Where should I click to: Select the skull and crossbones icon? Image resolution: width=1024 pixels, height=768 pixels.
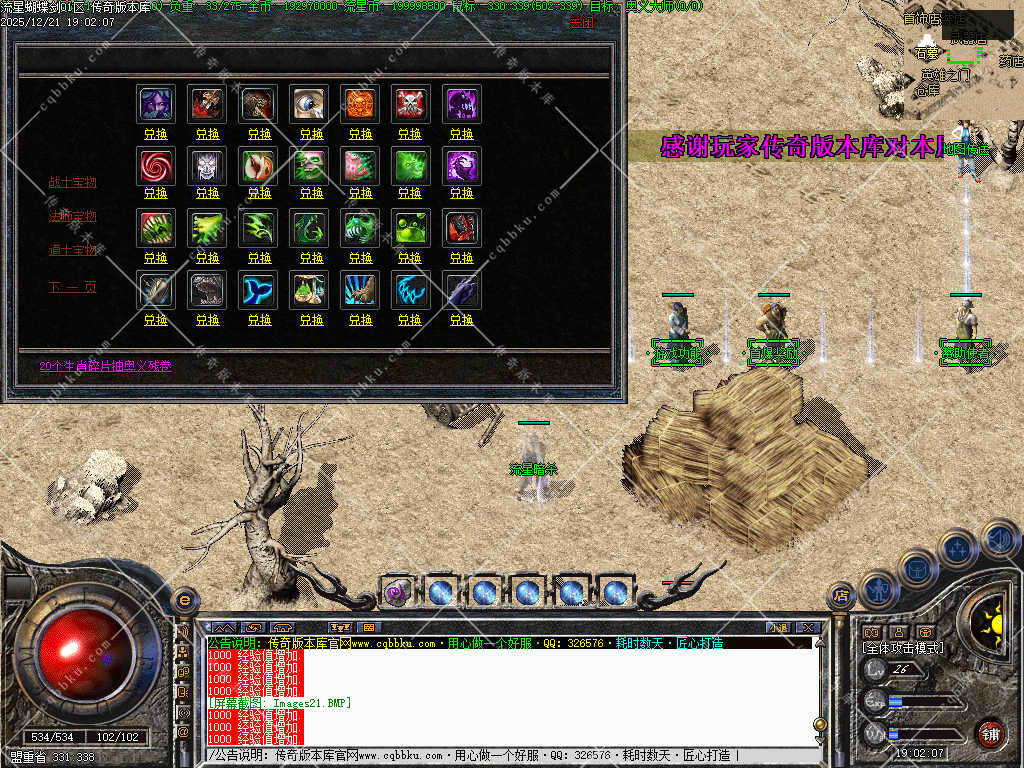(410, 104)
